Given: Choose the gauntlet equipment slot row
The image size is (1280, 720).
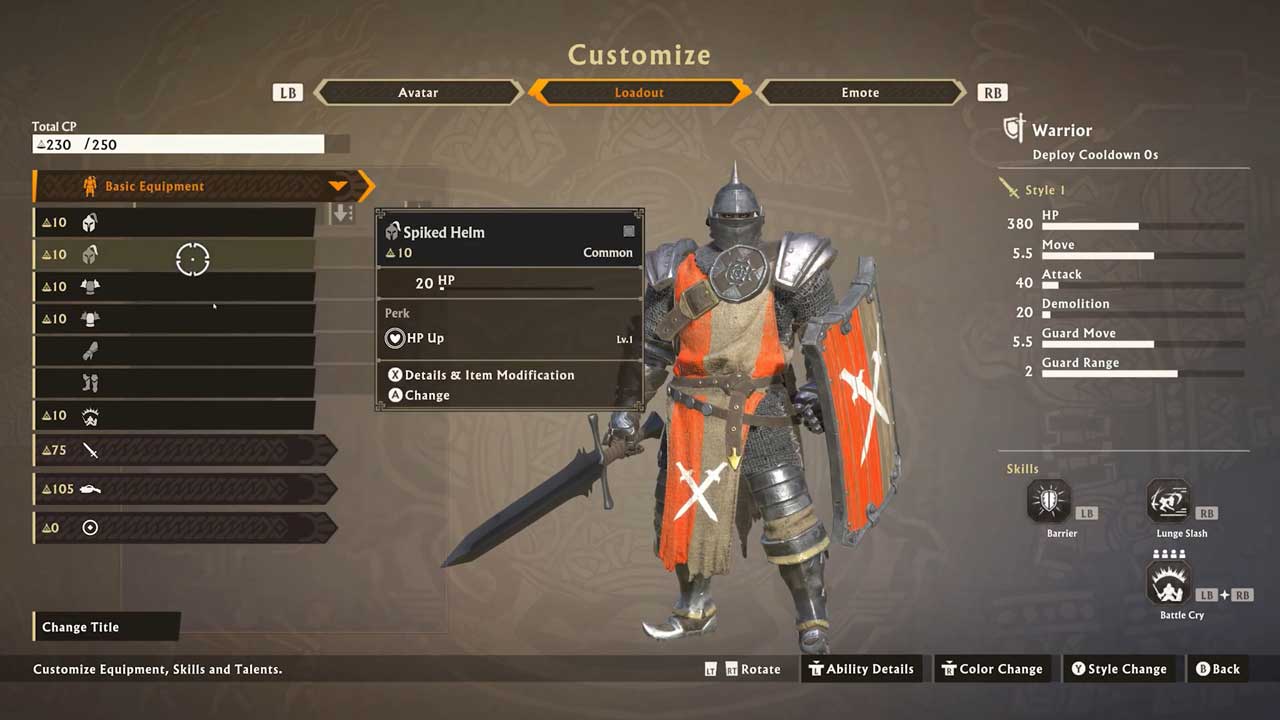Looking at the screenshot, I should (x=175, y=351).
